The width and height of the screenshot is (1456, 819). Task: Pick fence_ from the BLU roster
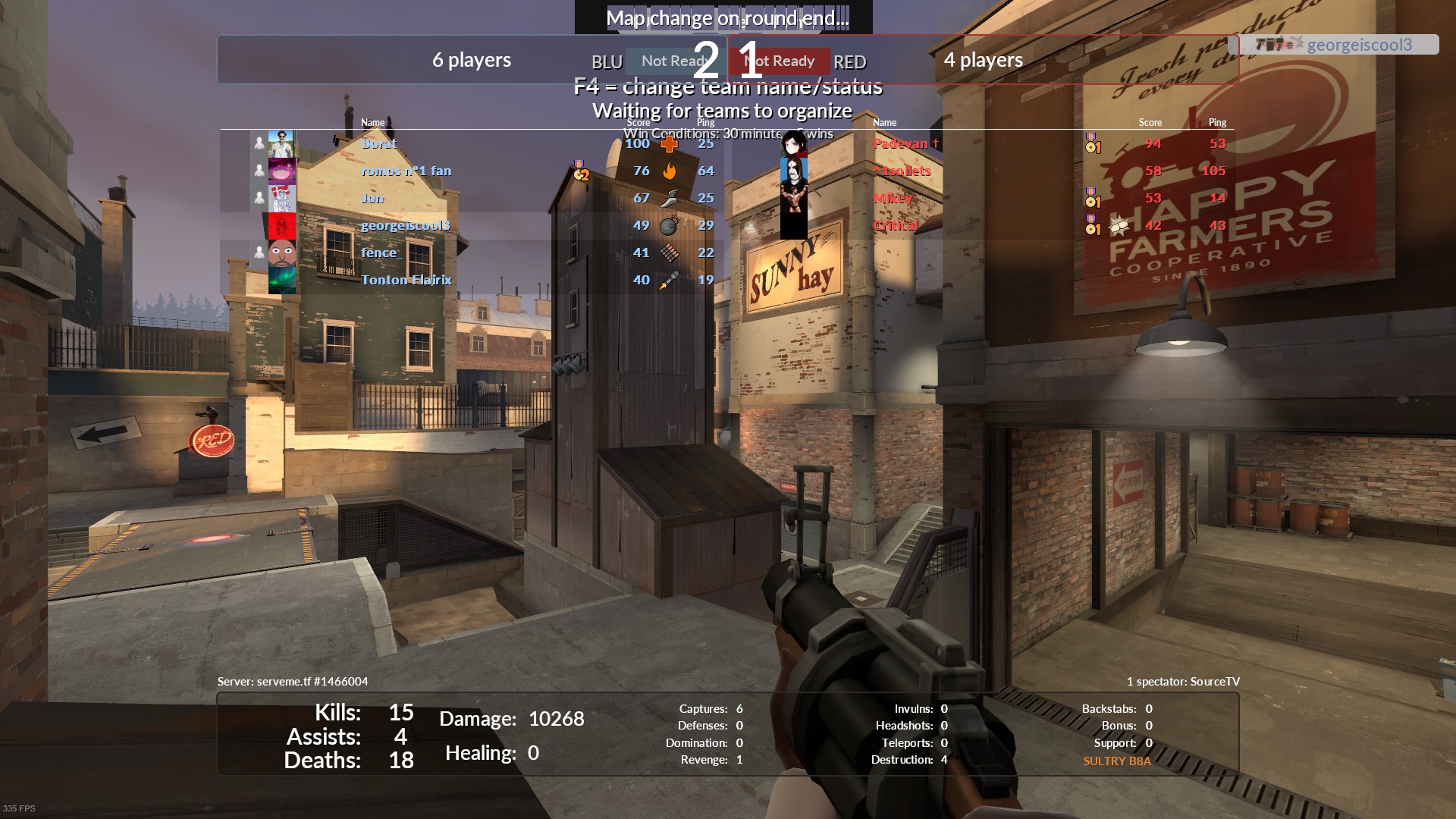pos(381,253)
